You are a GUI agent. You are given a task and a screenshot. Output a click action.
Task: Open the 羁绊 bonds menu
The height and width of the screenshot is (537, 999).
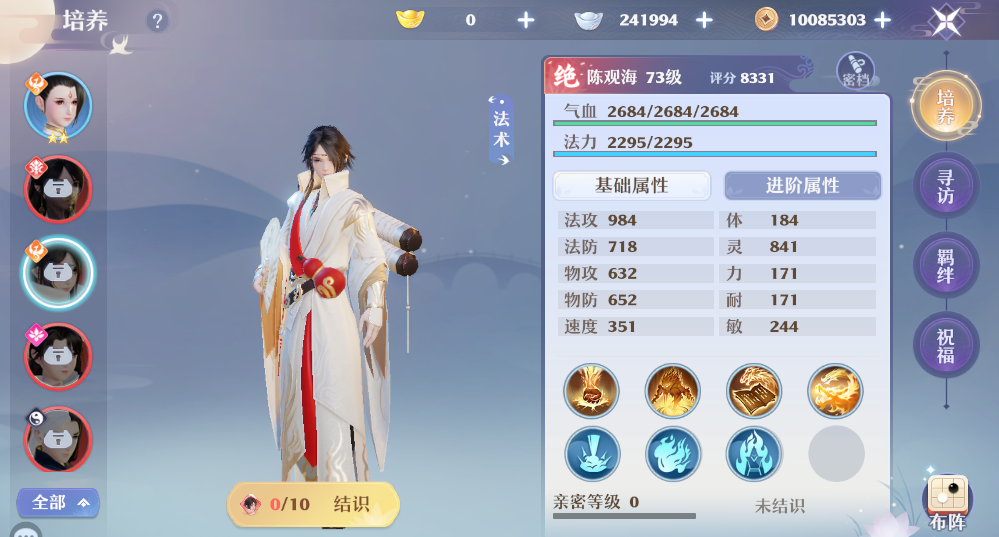(944, 267)
